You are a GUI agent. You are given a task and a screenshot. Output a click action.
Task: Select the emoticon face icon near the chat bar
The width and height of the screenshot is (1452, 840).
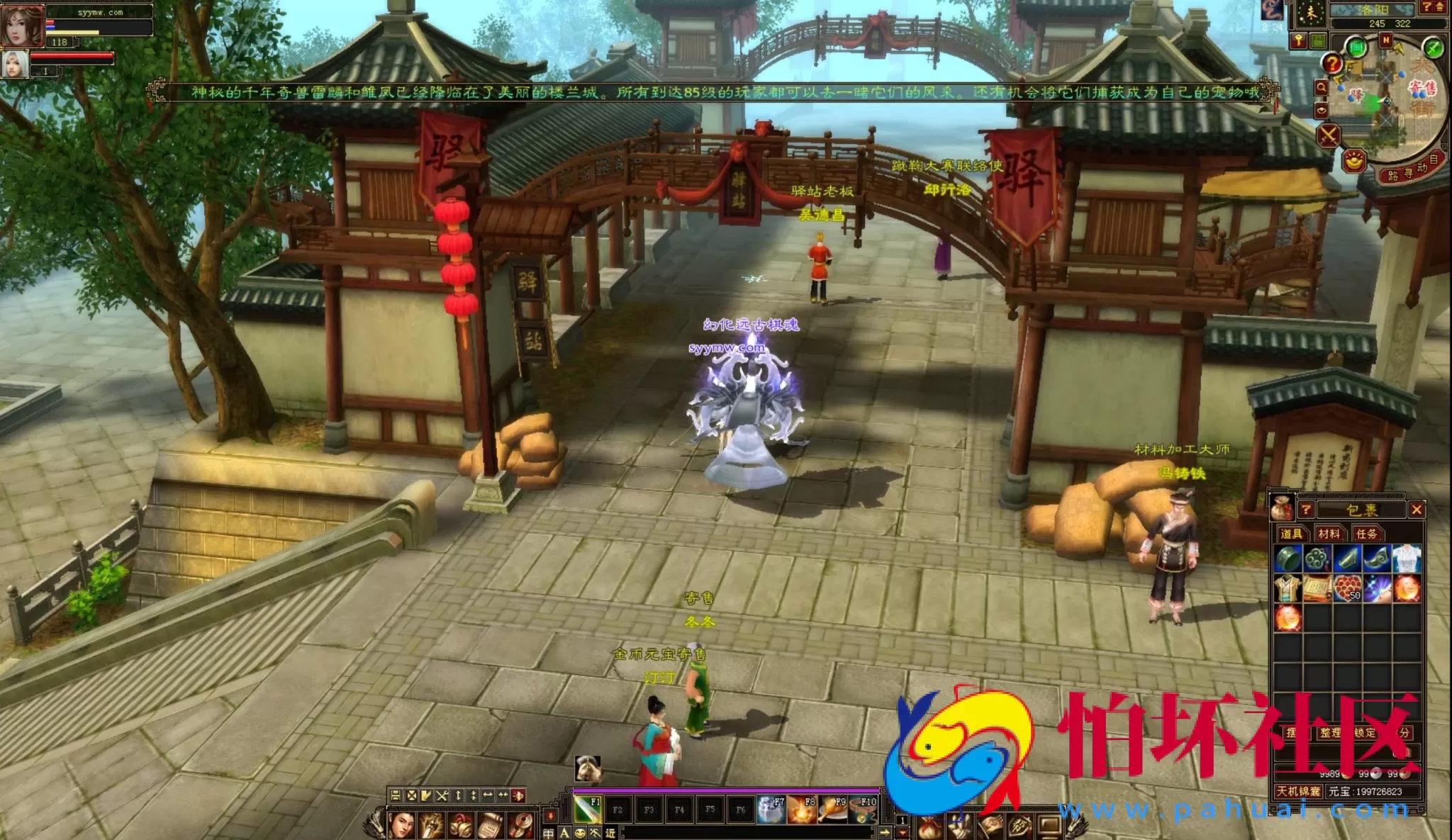tap(579, 832)
